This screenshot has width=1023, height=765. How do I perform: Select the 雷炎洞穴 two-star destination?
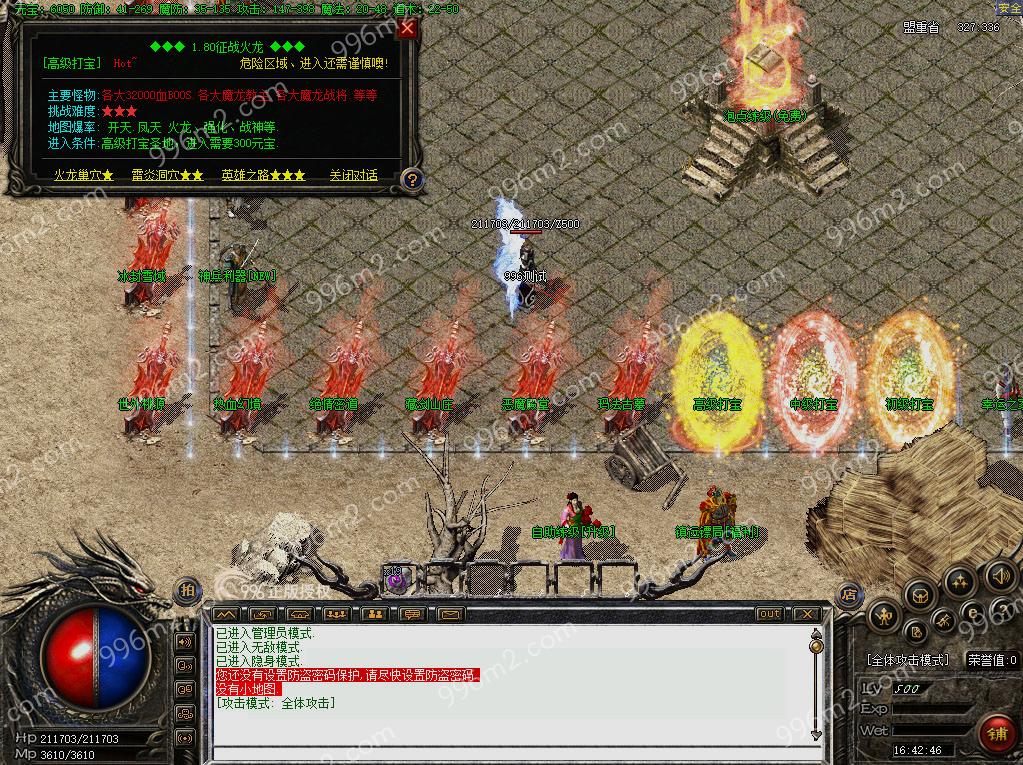pos(167,175)
